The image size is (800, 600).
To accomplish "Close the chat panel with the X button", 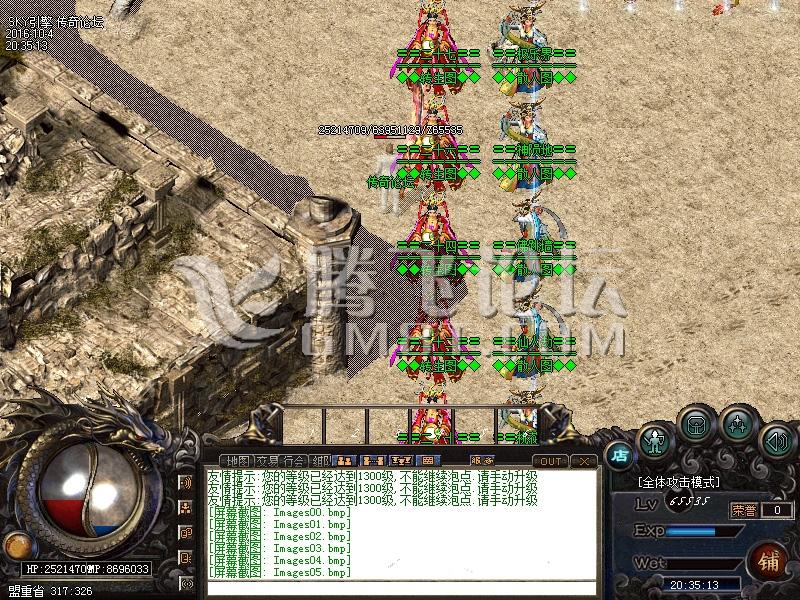I will pos(584,461).
